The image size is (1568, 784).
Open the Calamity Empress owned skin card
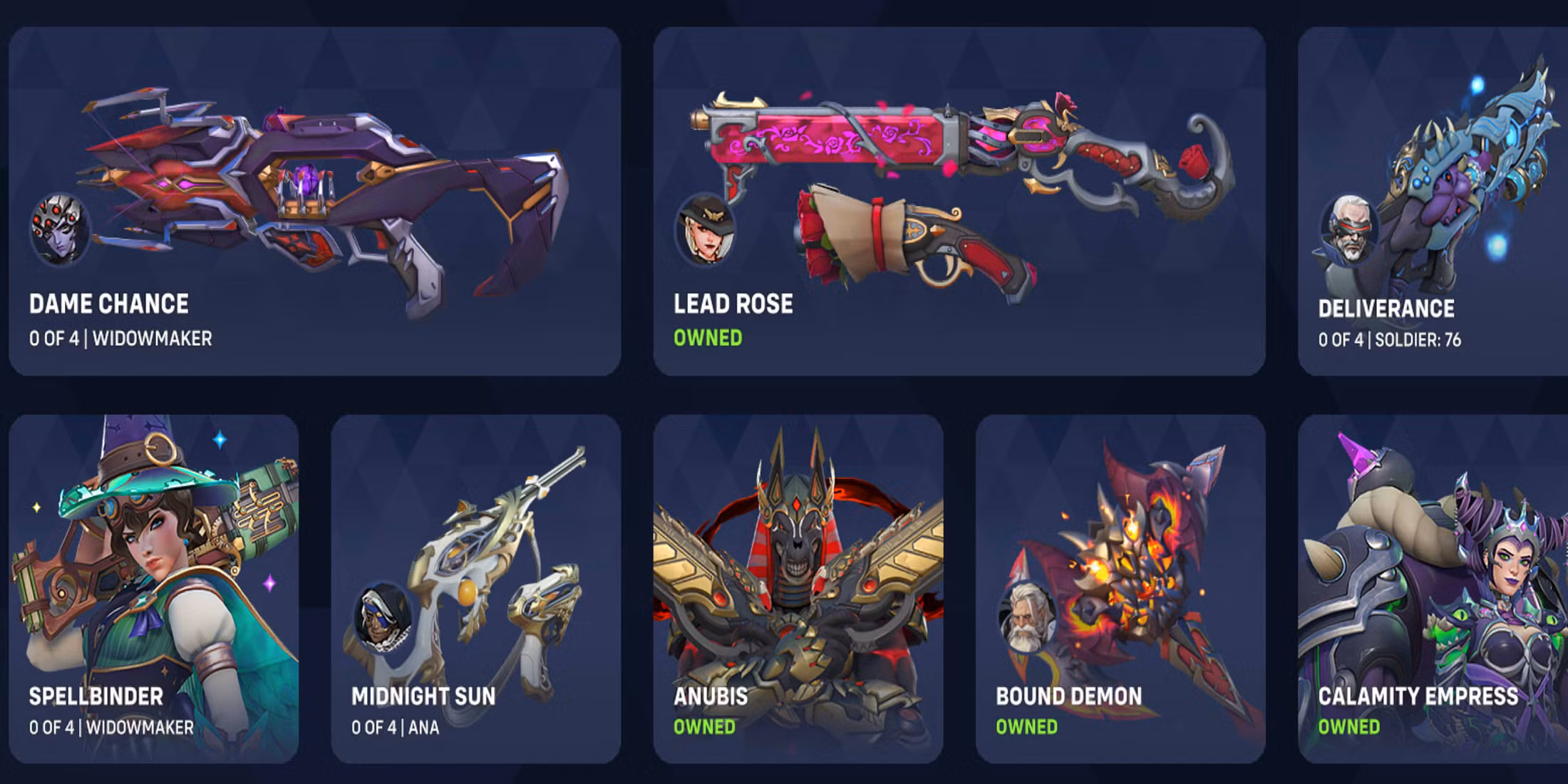(x=1433, y=589)
